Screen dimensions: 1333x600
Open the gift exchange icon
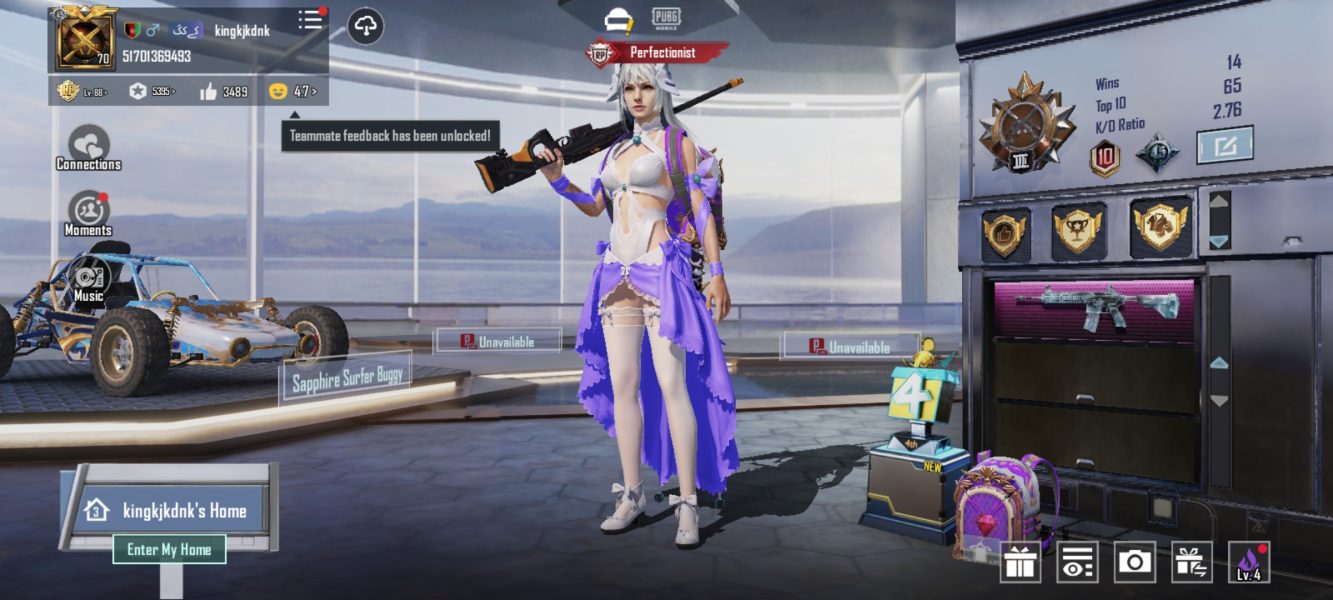pyautogui.click(x=1191, y=562)
